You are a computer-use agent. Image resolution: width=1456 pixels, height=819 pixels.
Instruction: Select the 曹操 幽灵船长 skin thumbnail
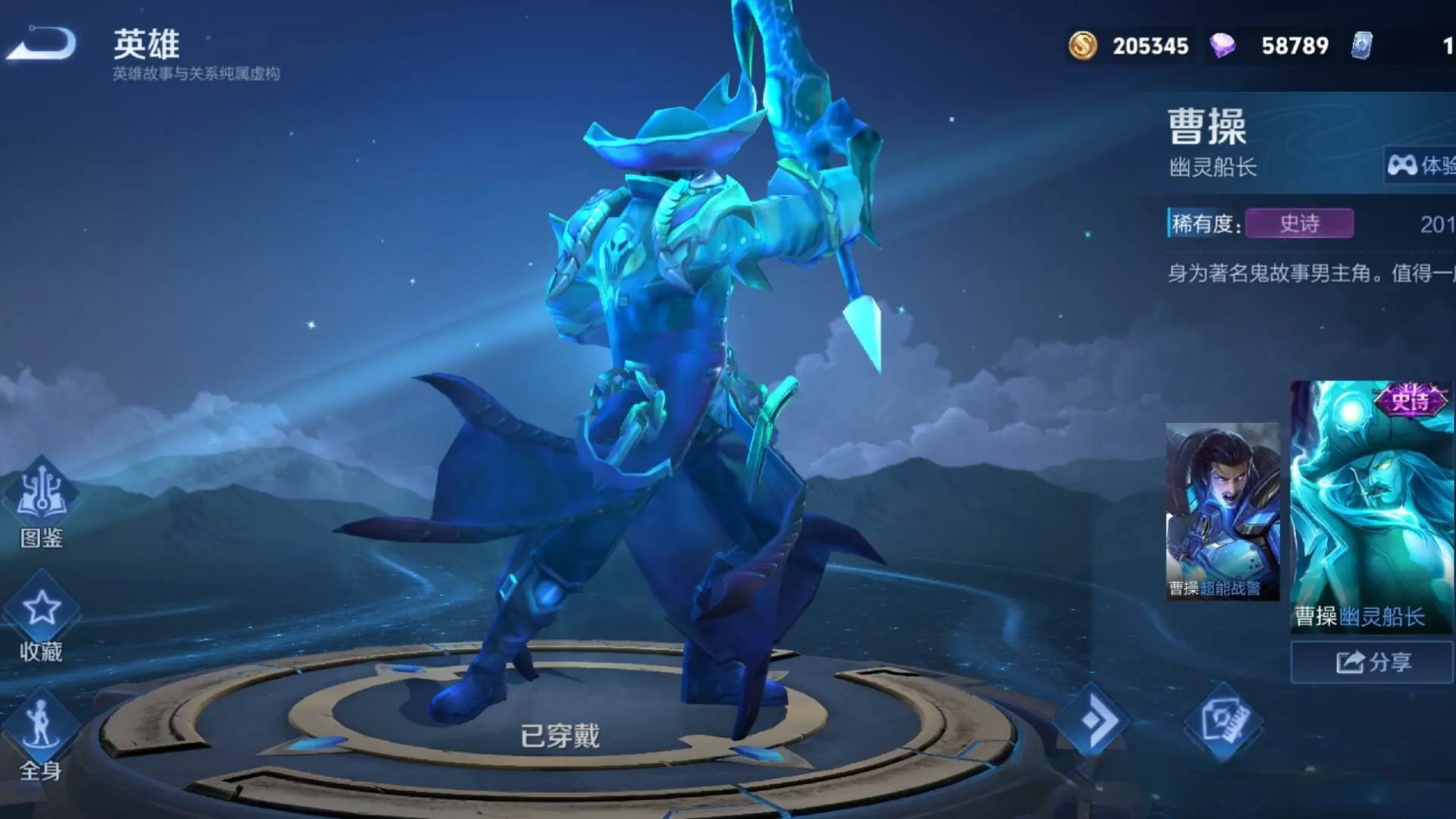(x=1371, y=507)
